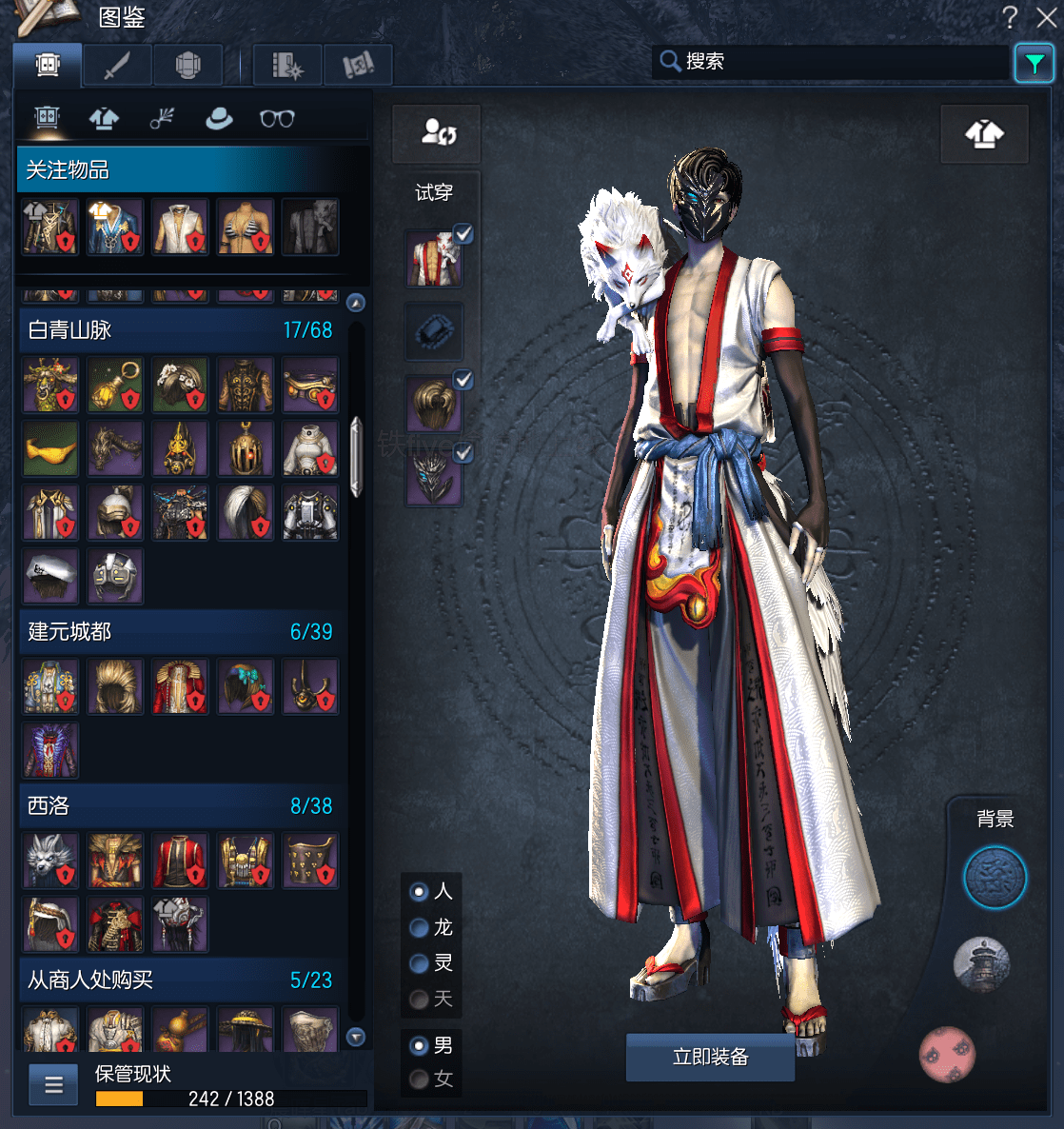Close the 图鉴 window
Image resolution: width=1064 pixels, height=1129 pixels.
[1047, 17]
